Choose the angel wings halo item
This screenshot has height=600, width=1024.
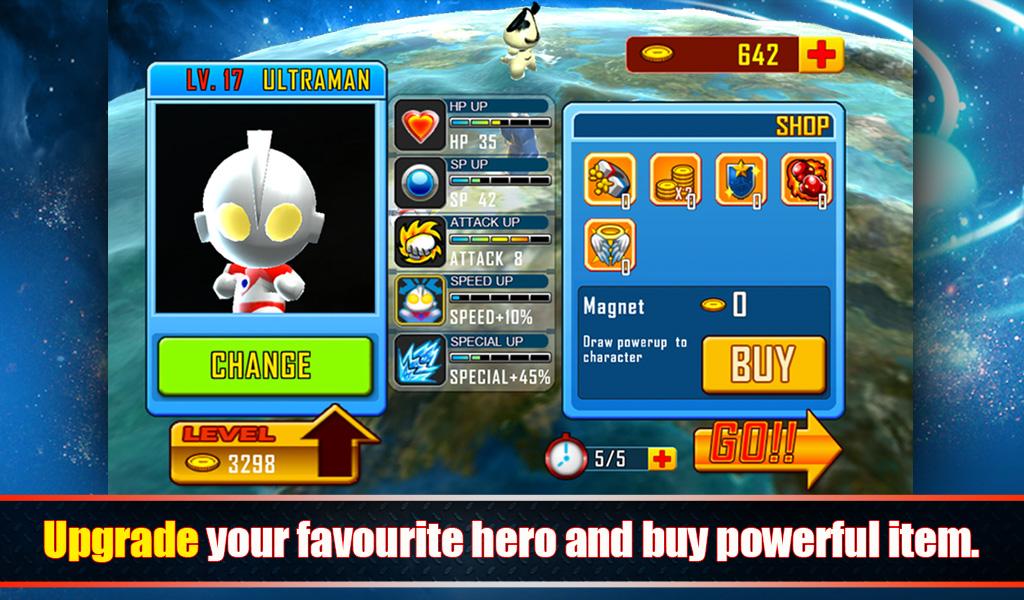[609, 246]
